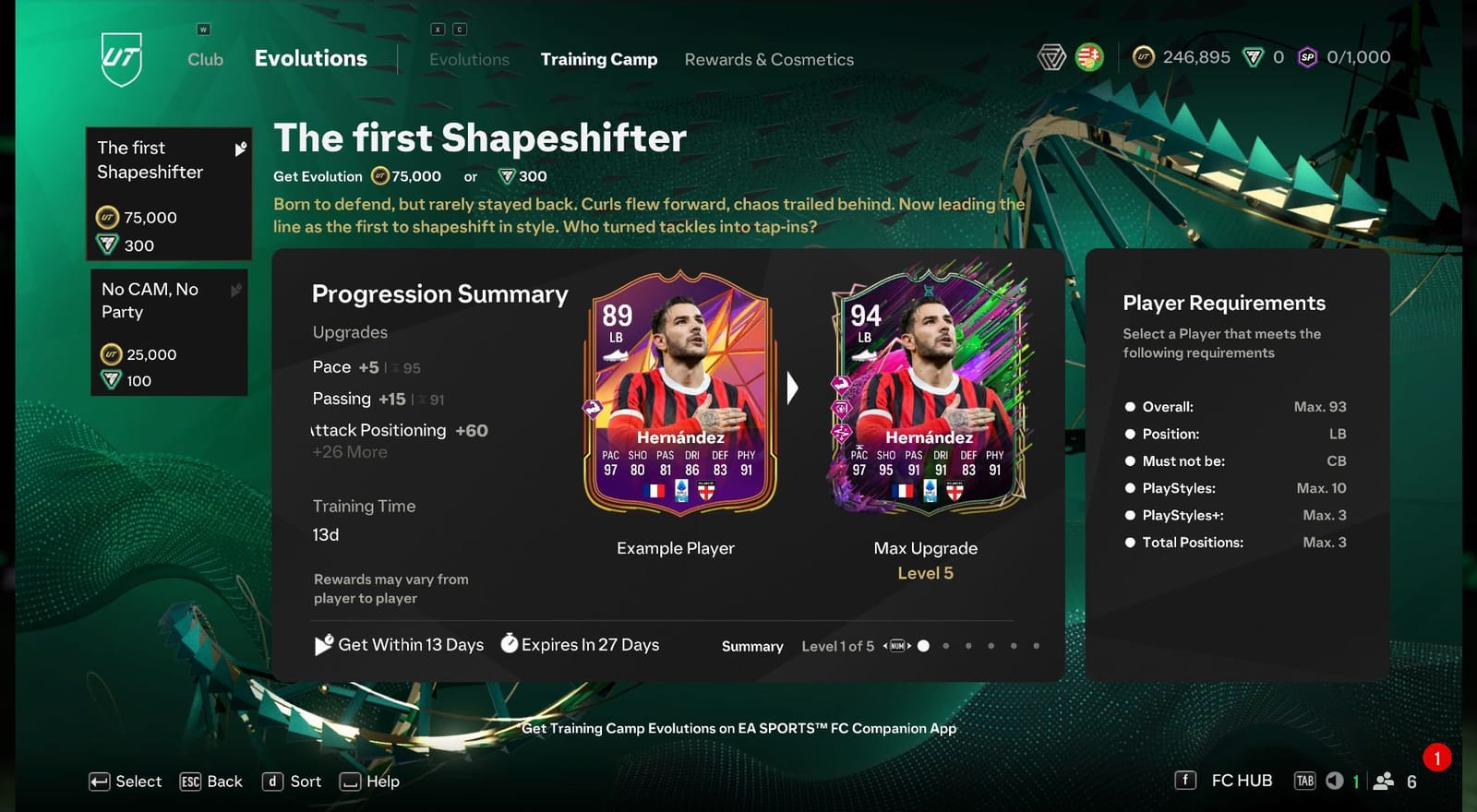This screenshot has height=812, width=1477.
Task: Open the red notification badge
Action: [1436, 758]
